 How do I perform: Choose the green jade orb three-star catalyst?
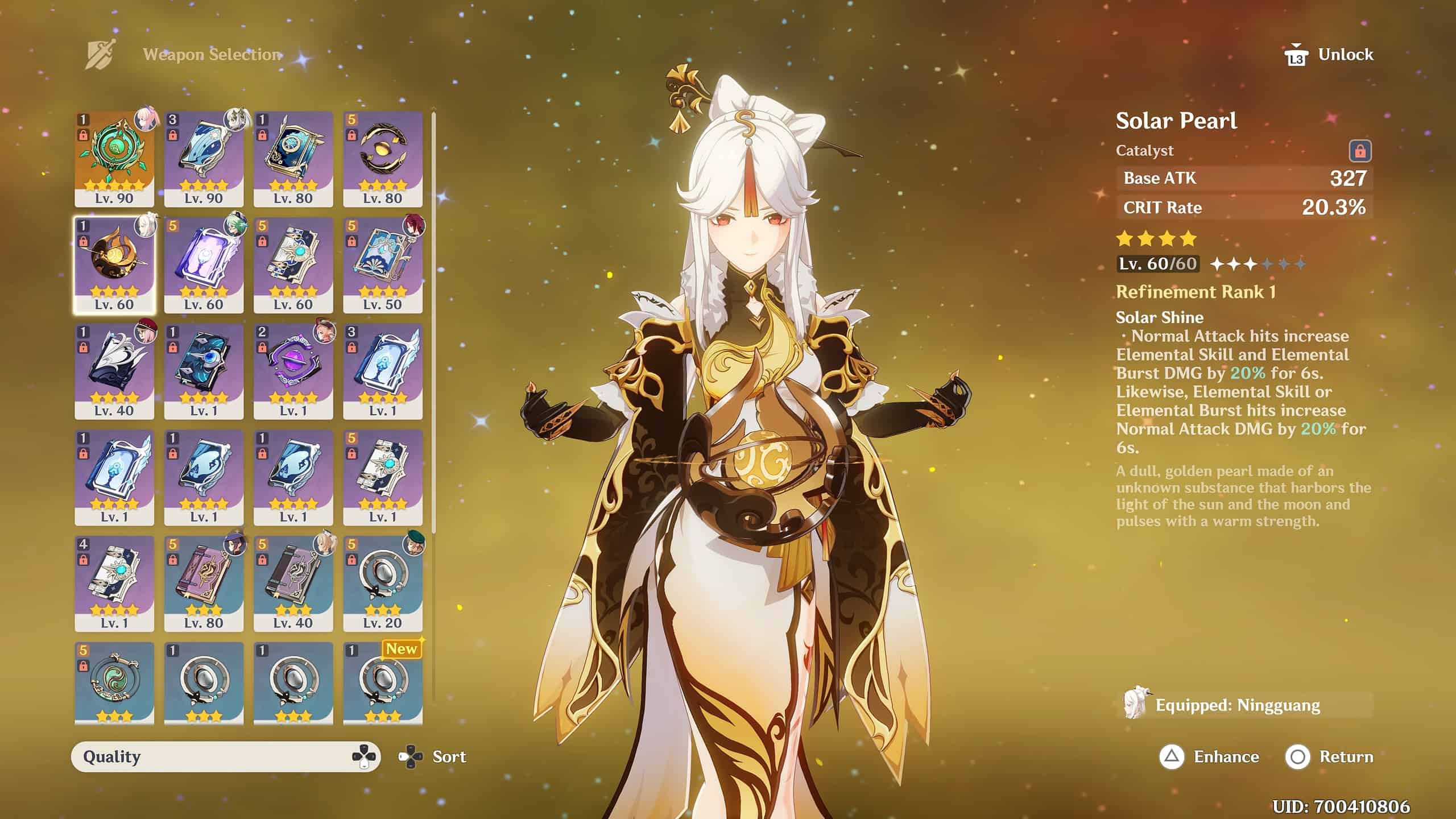coord(114,682)
